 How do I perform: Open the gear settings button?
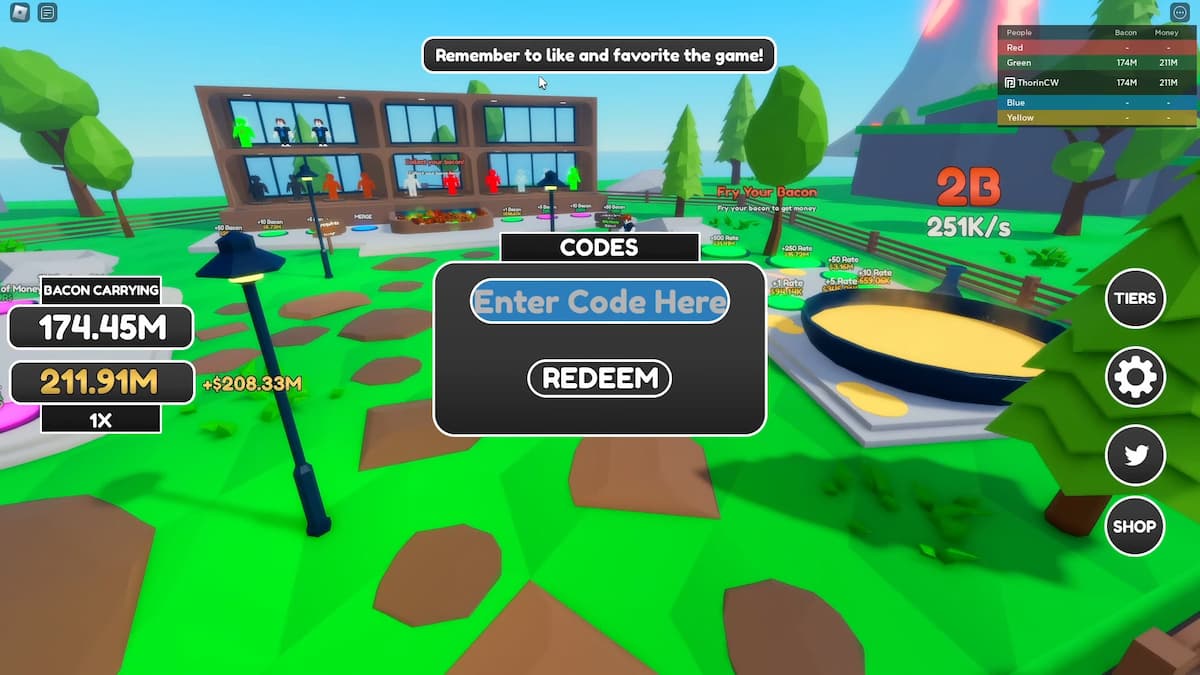click(x=1135, y=378)
